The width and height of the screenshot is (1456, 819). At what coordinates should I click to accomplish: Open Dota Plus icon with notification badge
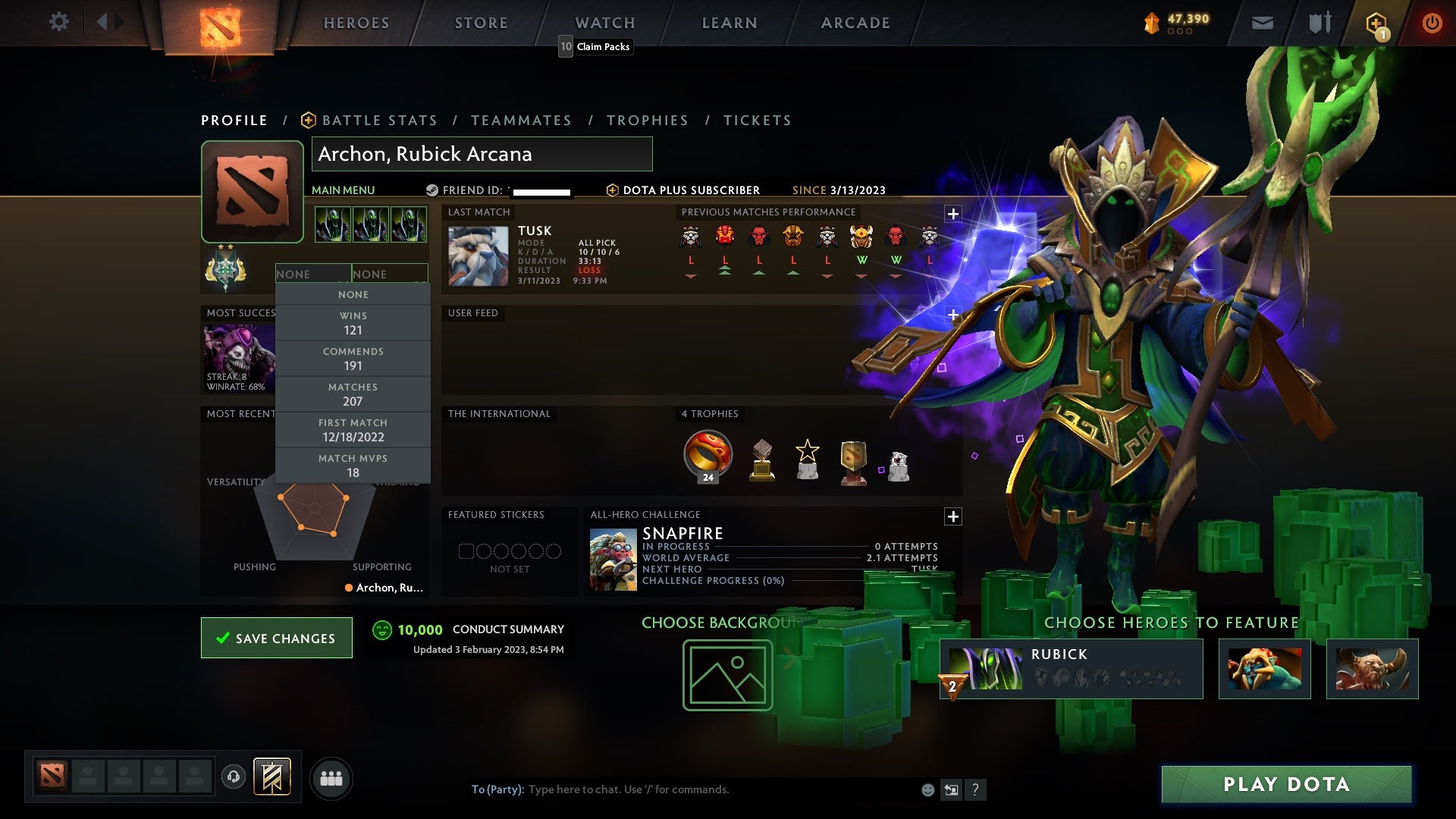point(1376,22)
